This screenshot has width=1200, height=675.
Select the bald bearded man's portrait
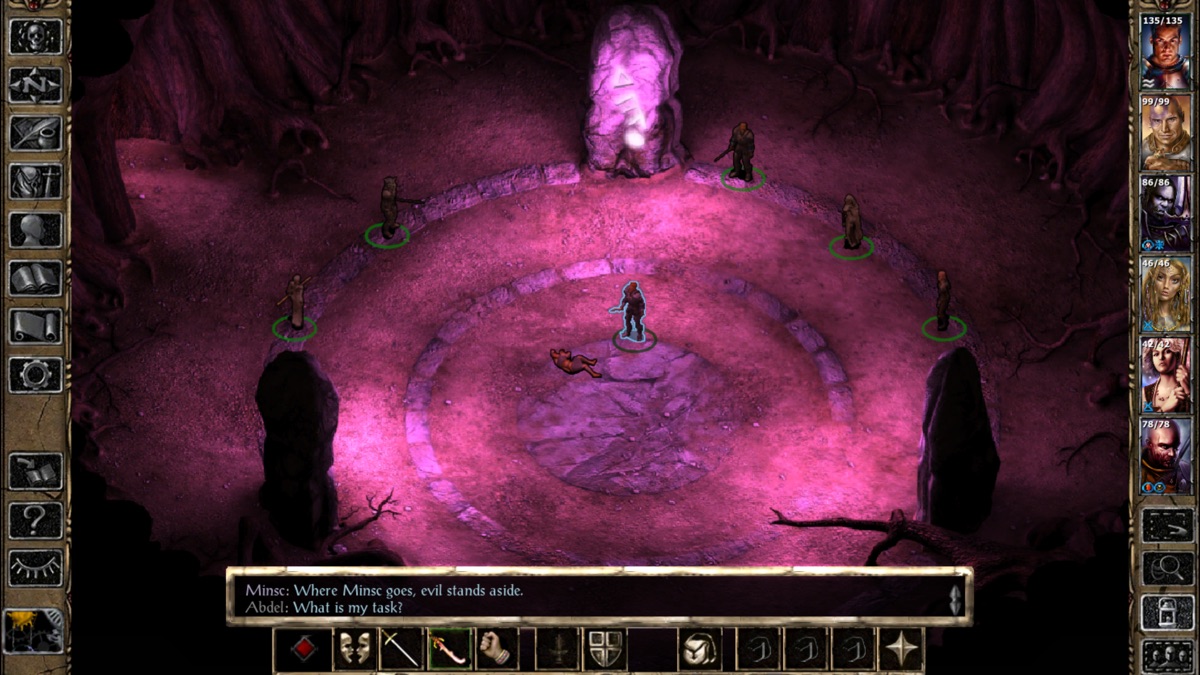1164,457
